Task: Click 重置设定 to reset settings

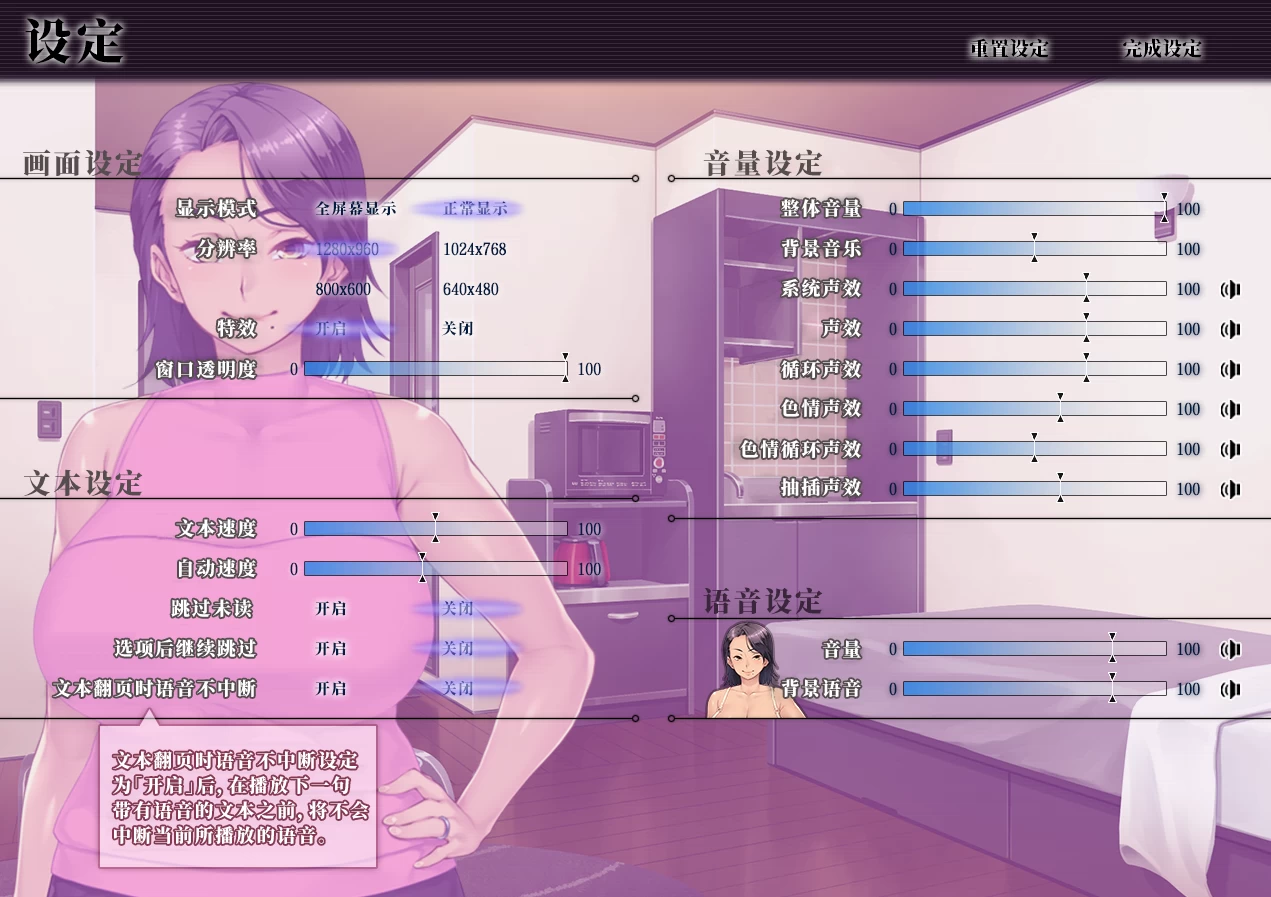Action: (x=1009, y=48)
